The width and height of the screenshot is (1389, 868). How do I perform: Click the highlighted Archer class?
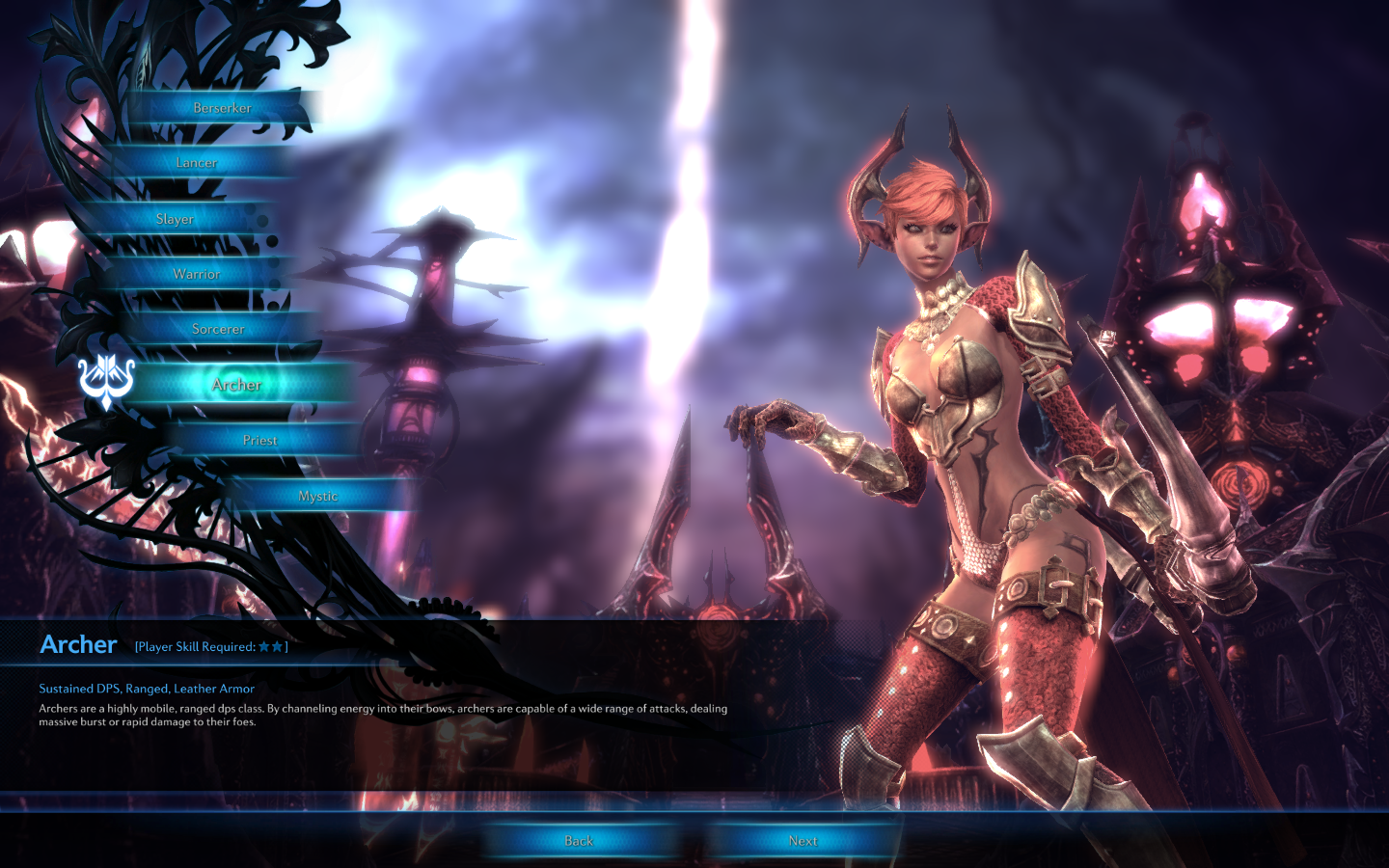(237, 385)
